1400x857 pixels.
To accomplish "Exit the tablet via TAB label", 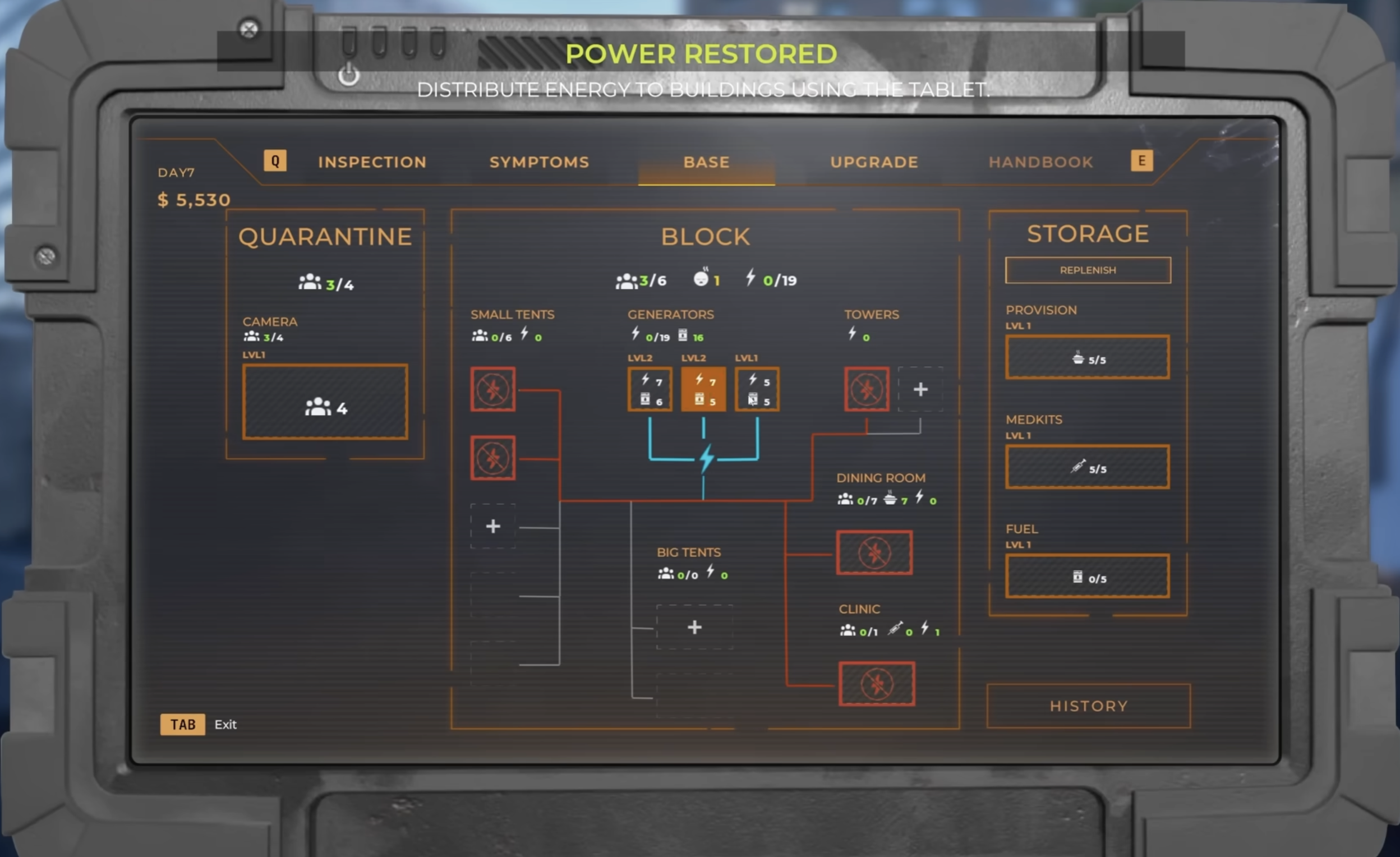I will [182, 724].
